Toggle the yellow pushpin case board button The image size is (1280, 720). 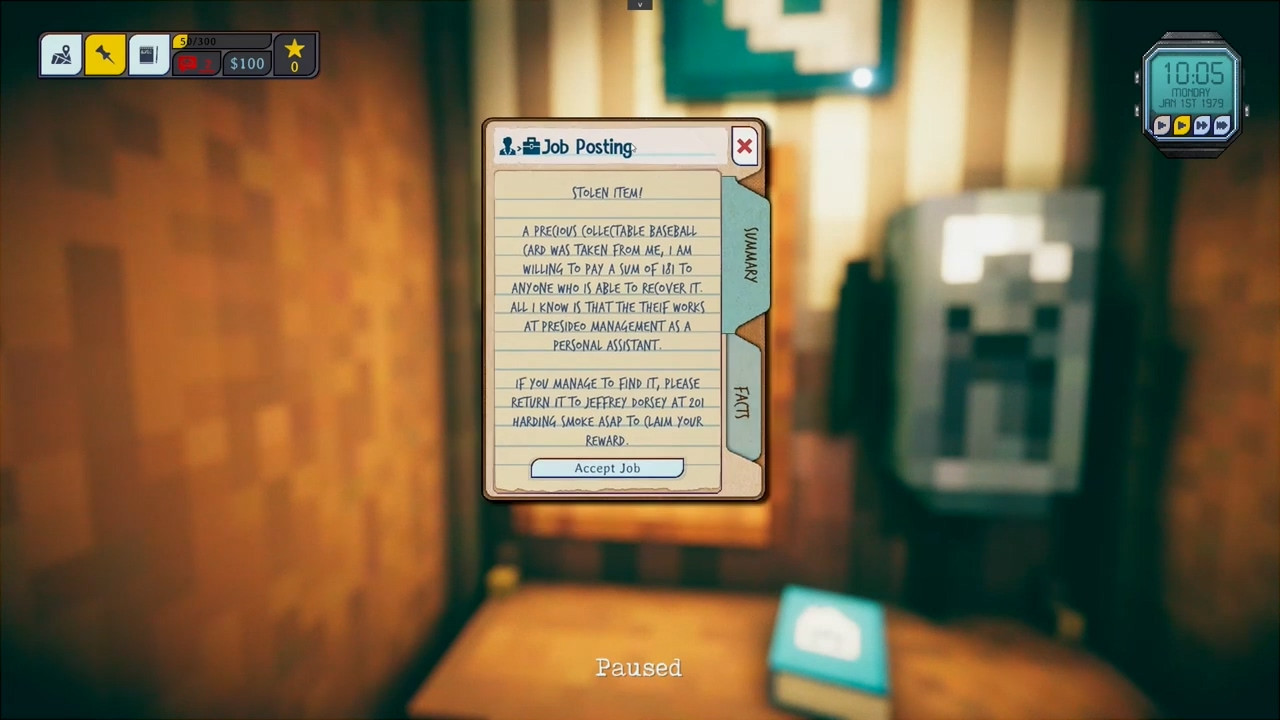[x=104, y=56]
